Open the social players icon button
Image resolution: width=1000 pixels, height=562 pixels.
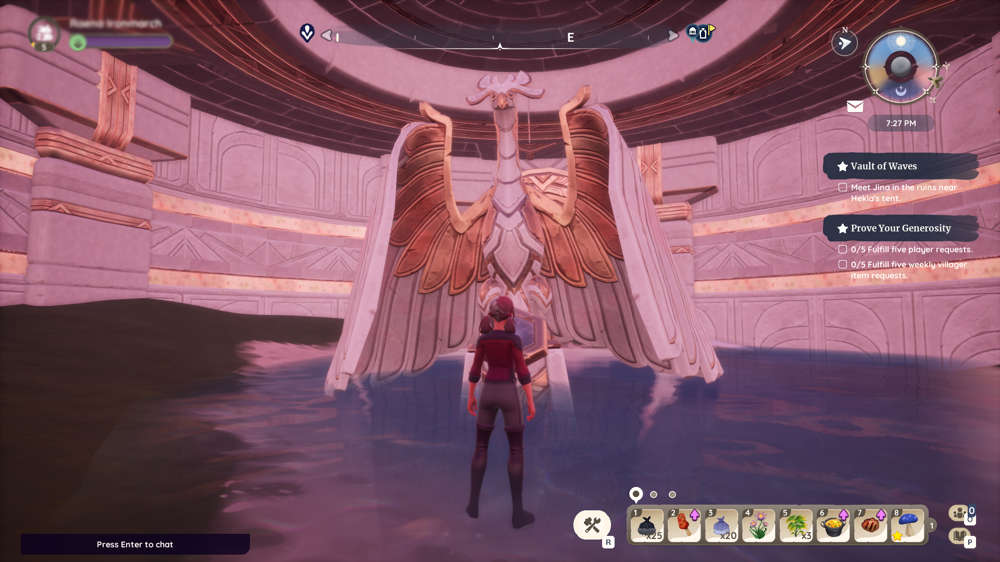[961, 513]
